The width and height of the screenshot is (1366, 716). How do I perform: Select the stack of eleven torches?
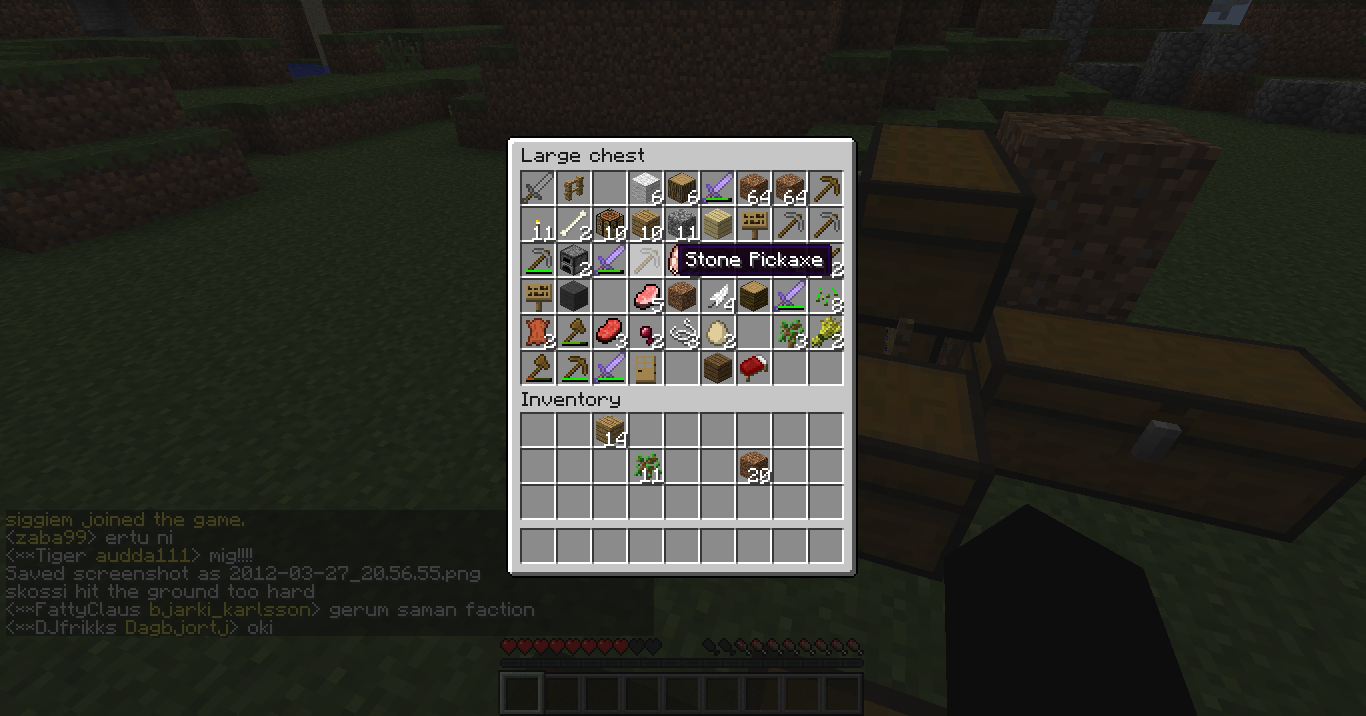pos(537,225)
